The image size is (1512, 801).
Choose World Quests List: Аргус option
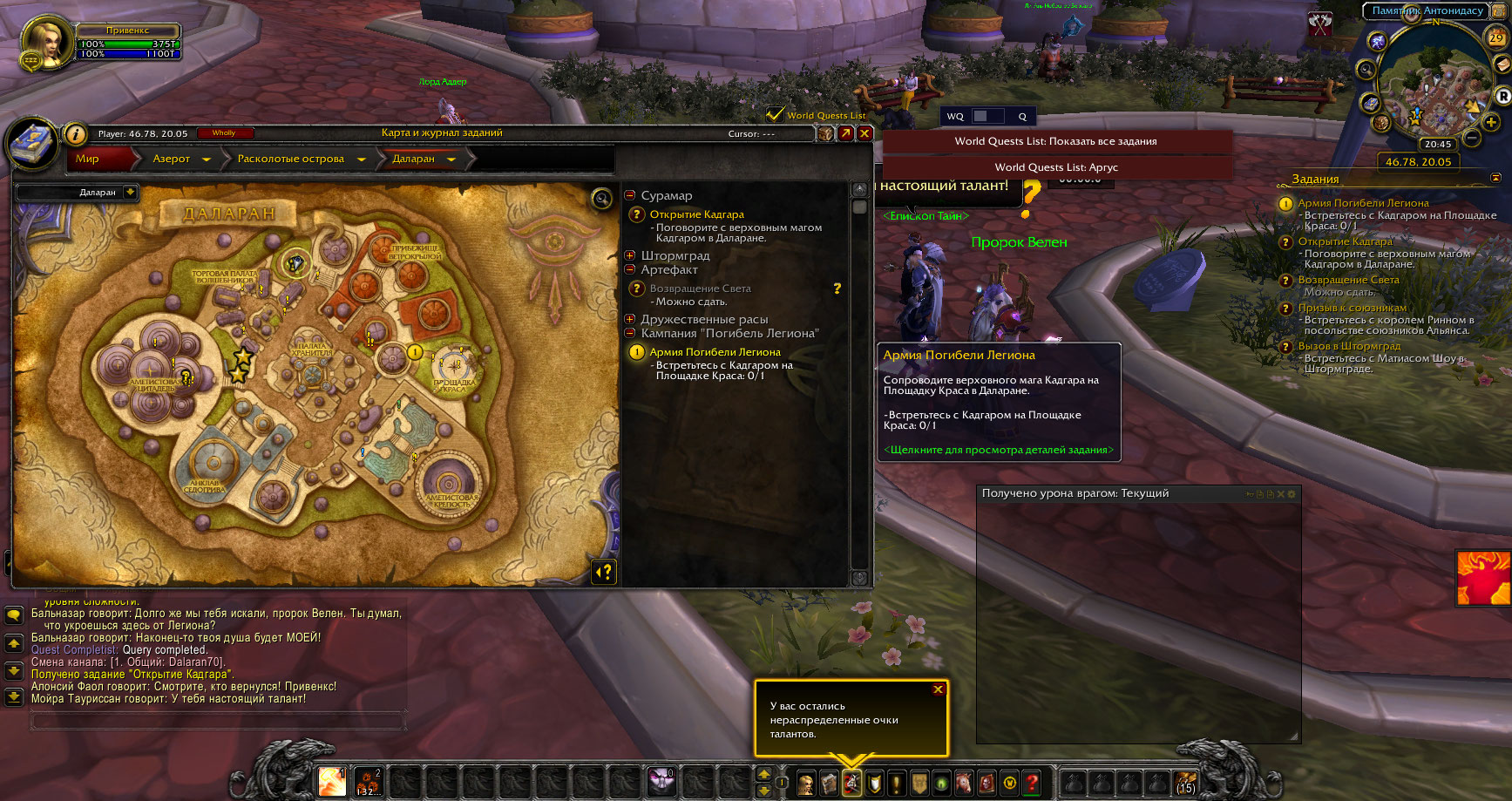click(1056, 167)
